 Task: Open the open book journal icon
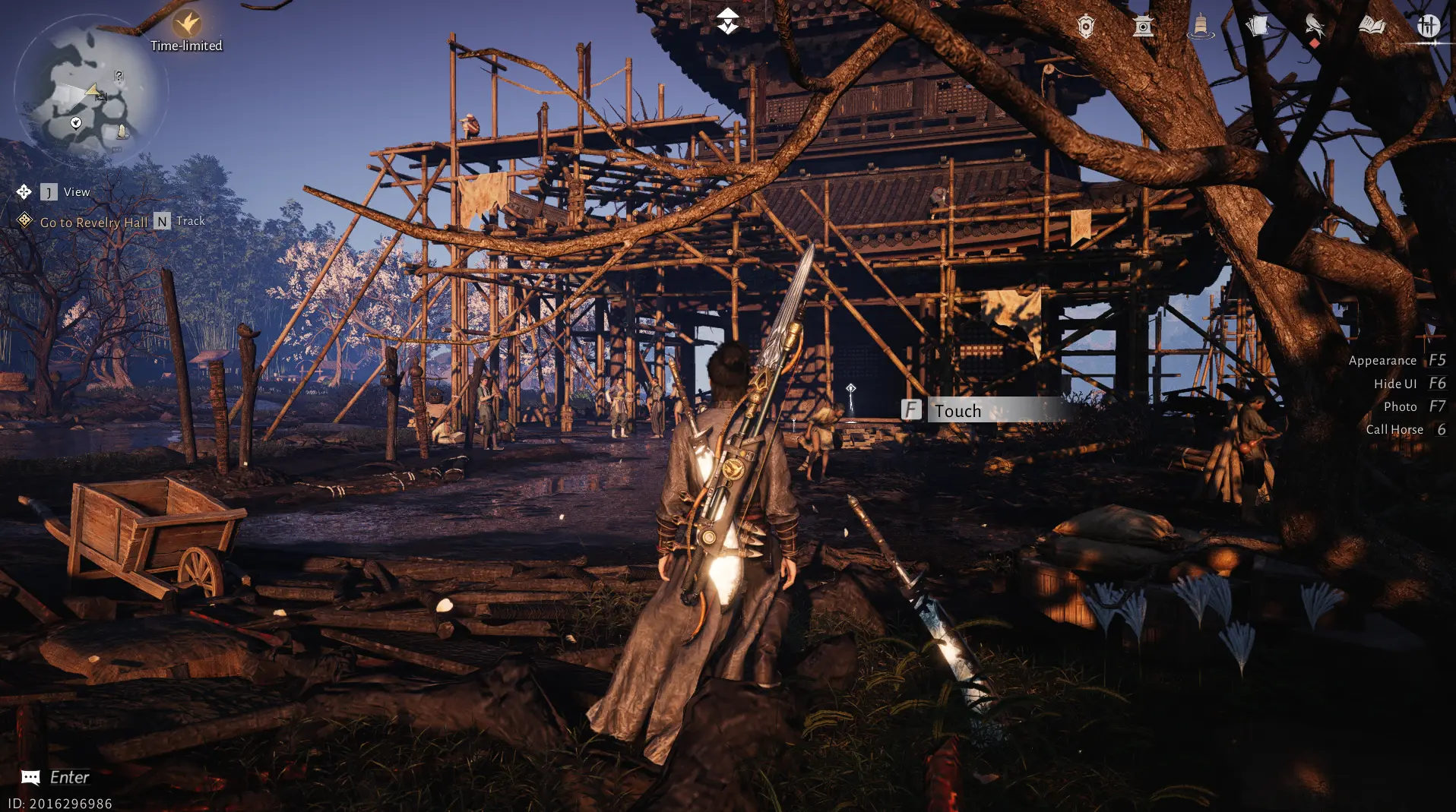[1372, 27]
